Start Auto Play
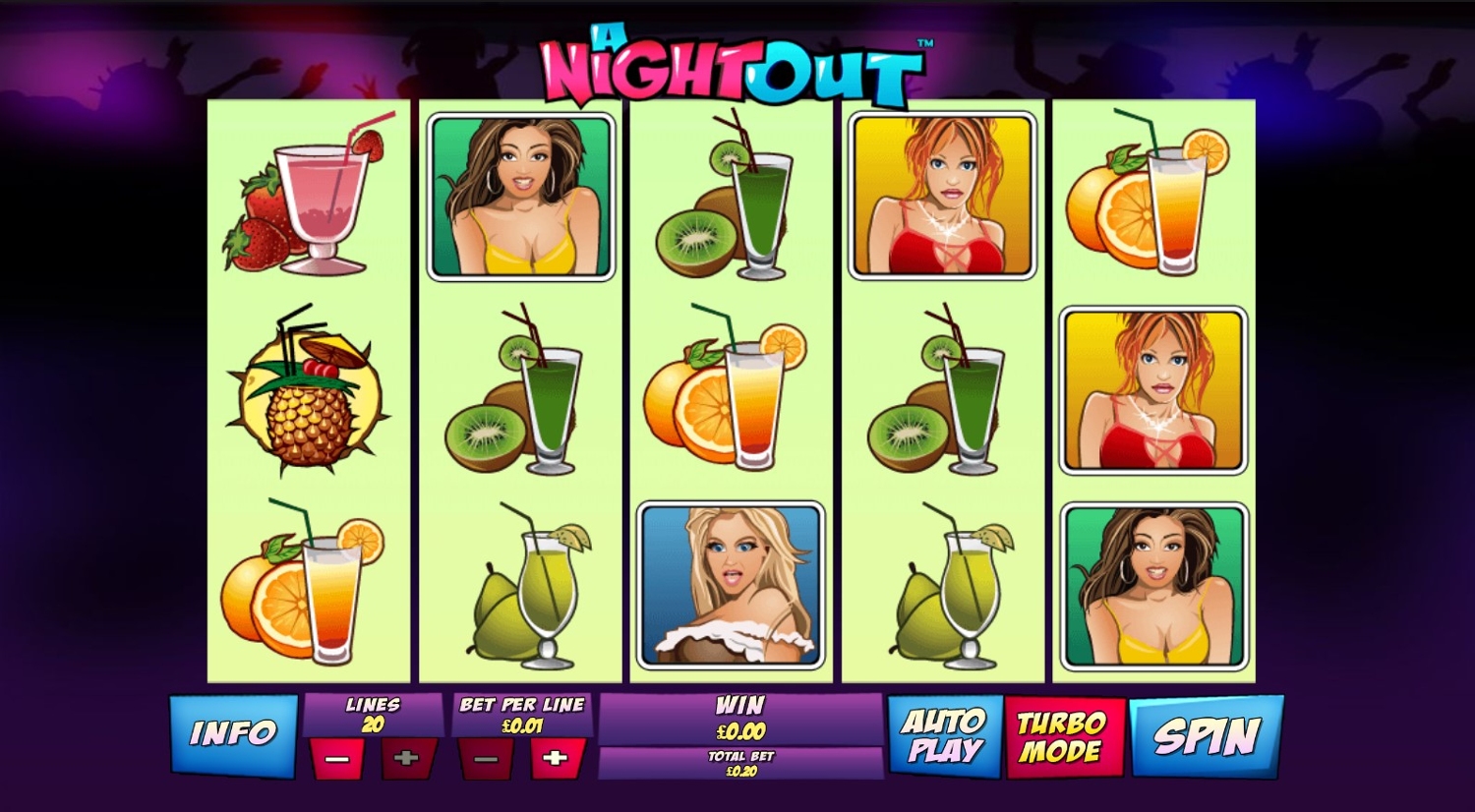The width and height of the screenshot is (1475, 812). pos(944,736)
